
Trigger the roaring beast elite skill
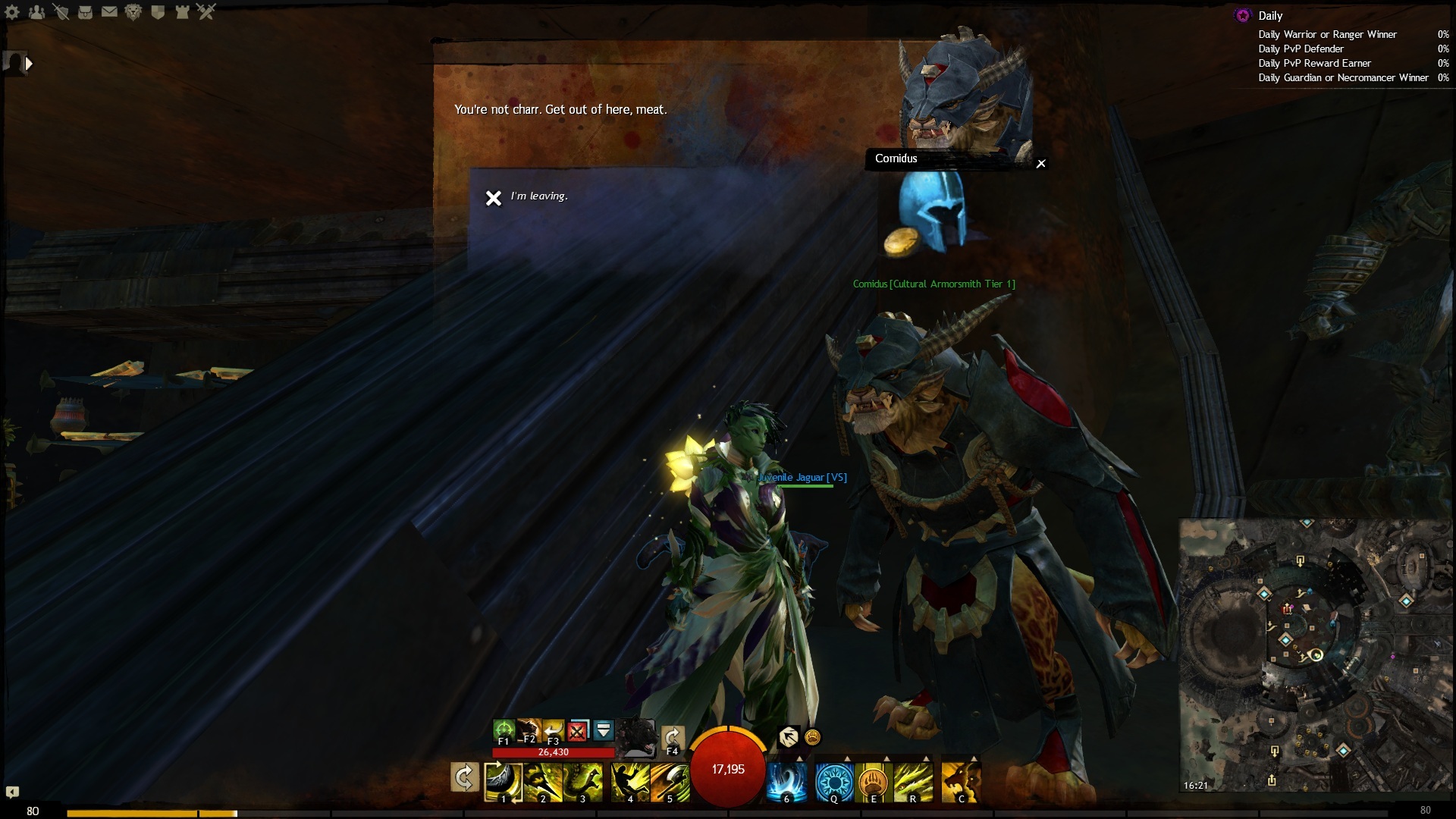[960, 781]
